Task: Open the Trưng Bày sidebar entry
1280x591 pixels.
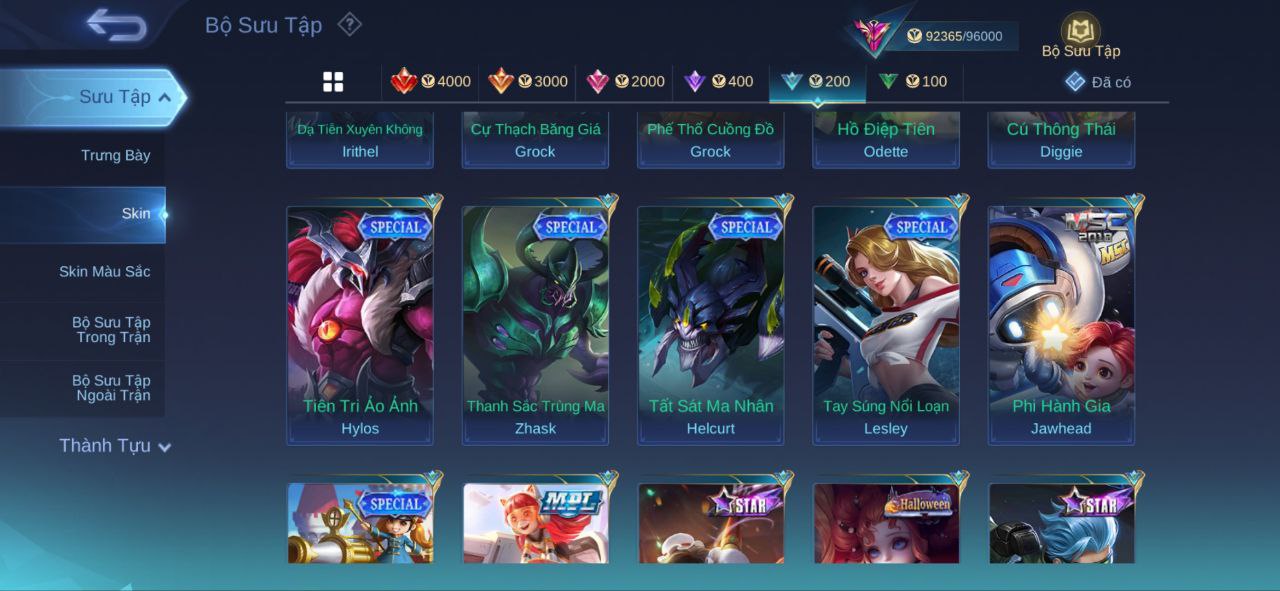Action: click(115, 155)
